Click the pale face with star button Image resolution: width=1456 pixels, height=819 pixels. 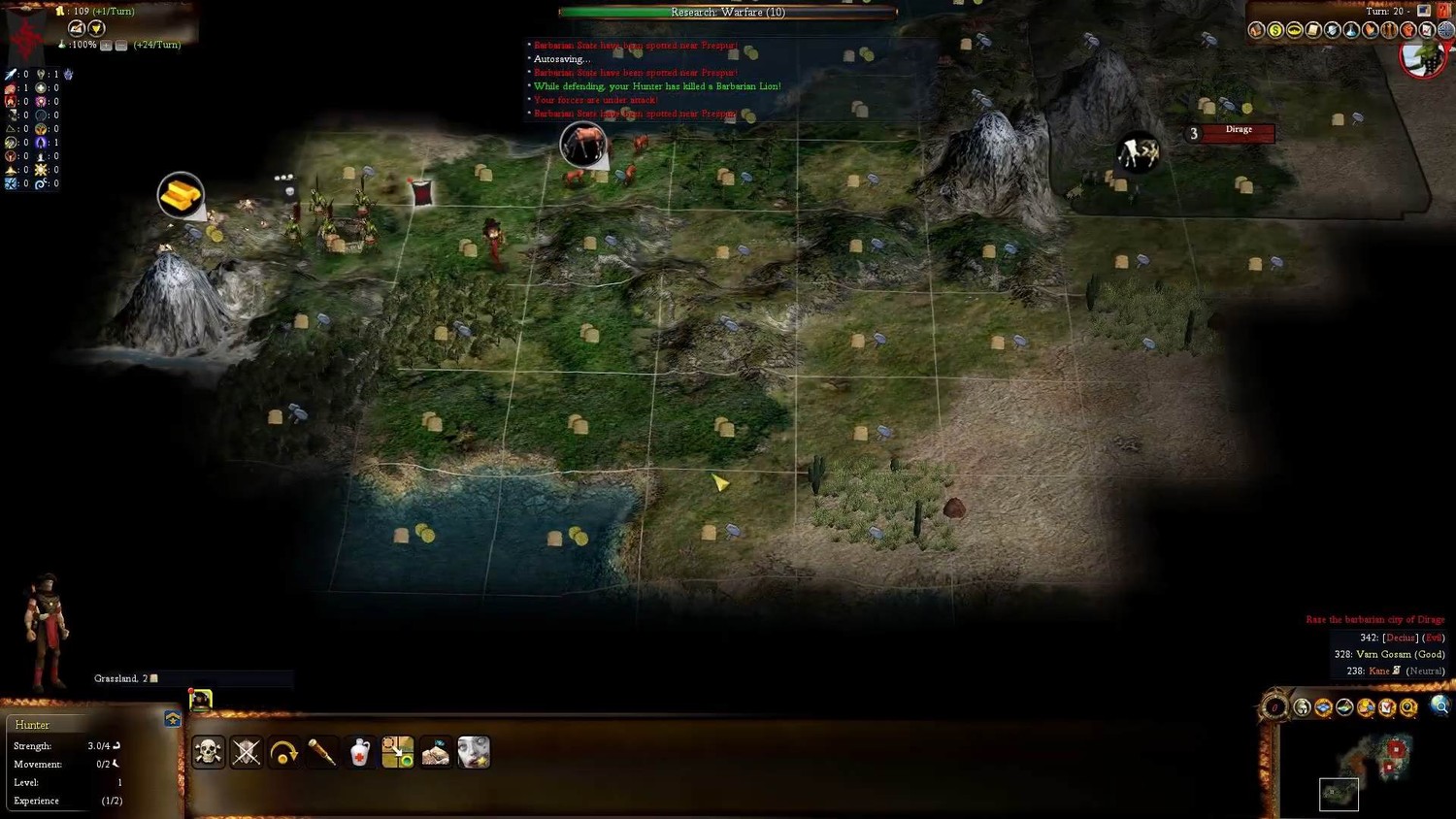point(474,752)
